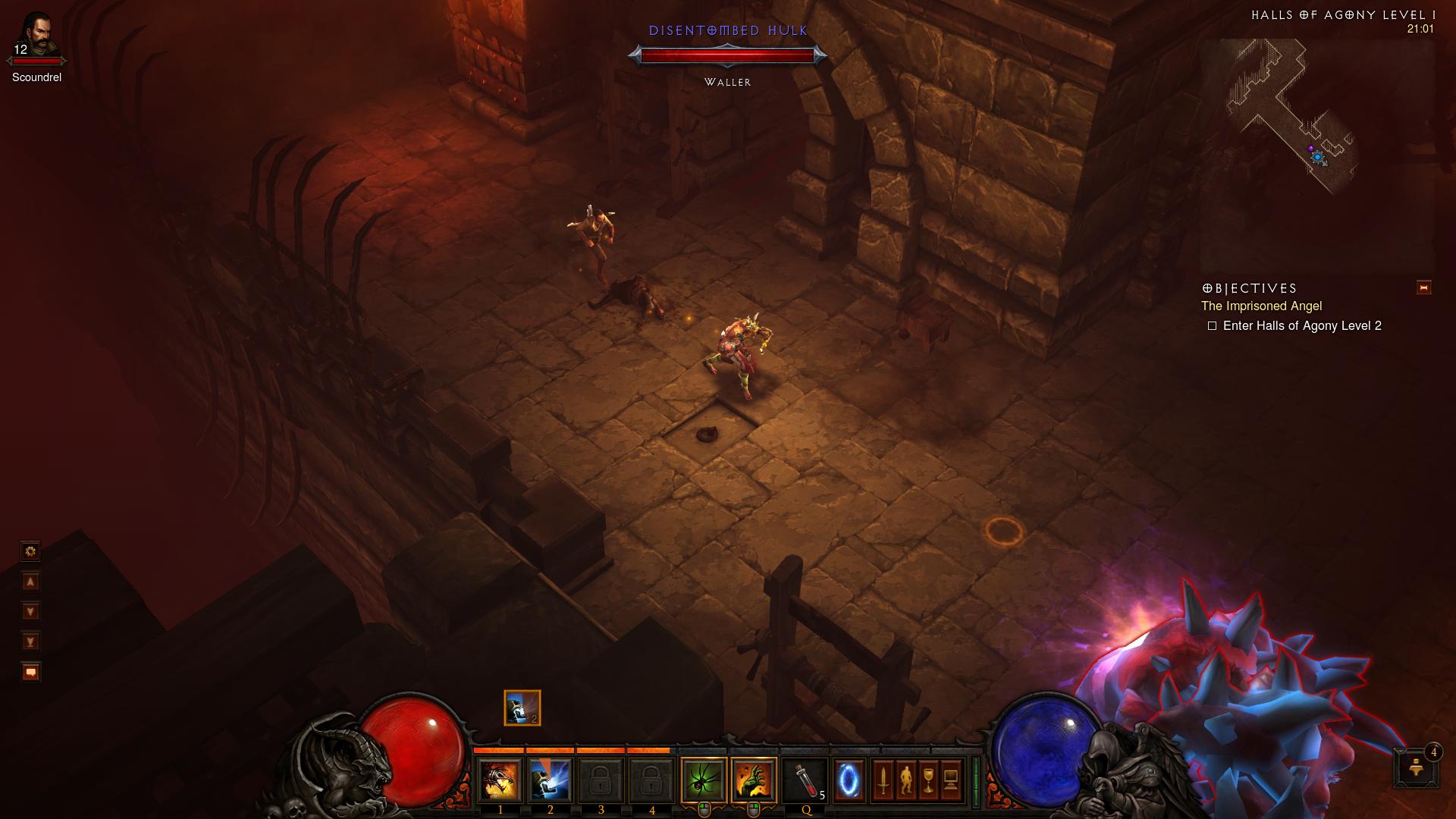Click the skull buff icon above hotbar
Screen dimensions: 1456x819
(x=522, y=708)
